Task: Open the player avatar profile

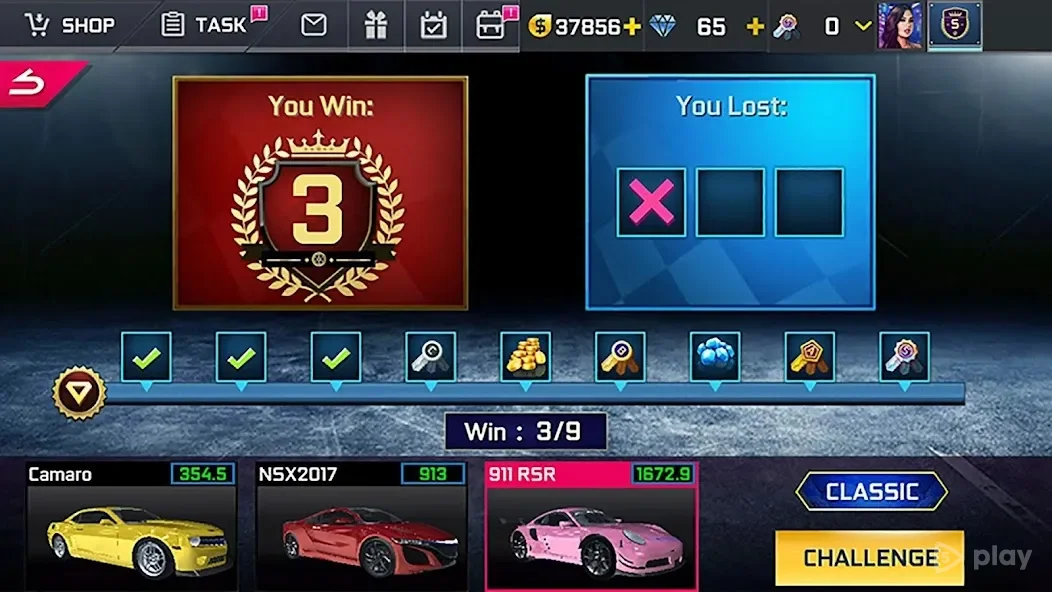Action: (898, 25)
